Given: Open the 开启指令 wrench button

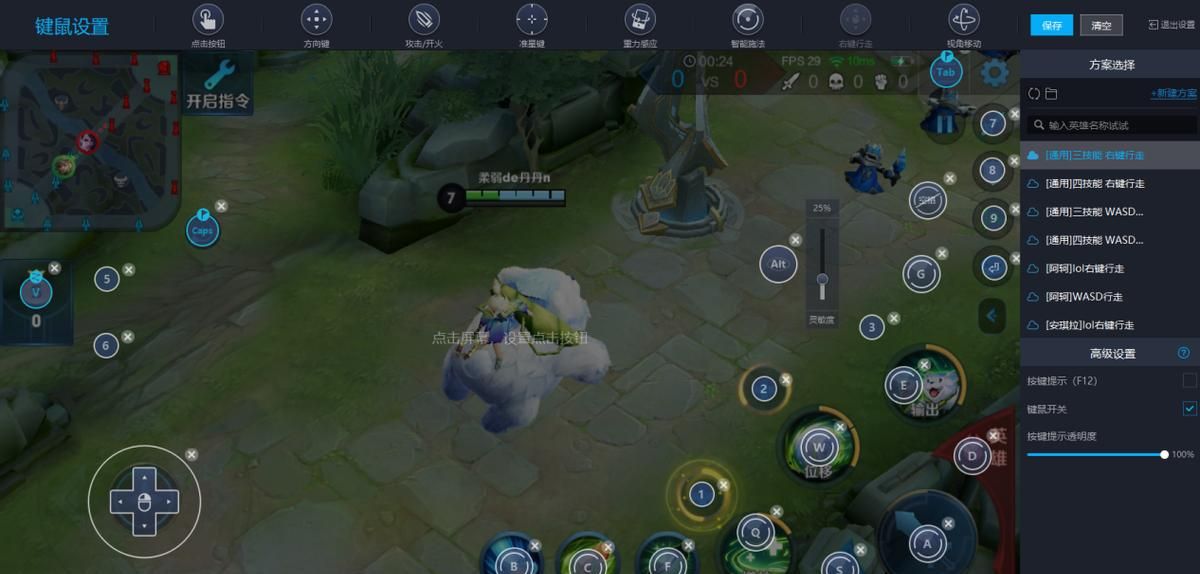Looking at the screenshot, I should 218,84.
